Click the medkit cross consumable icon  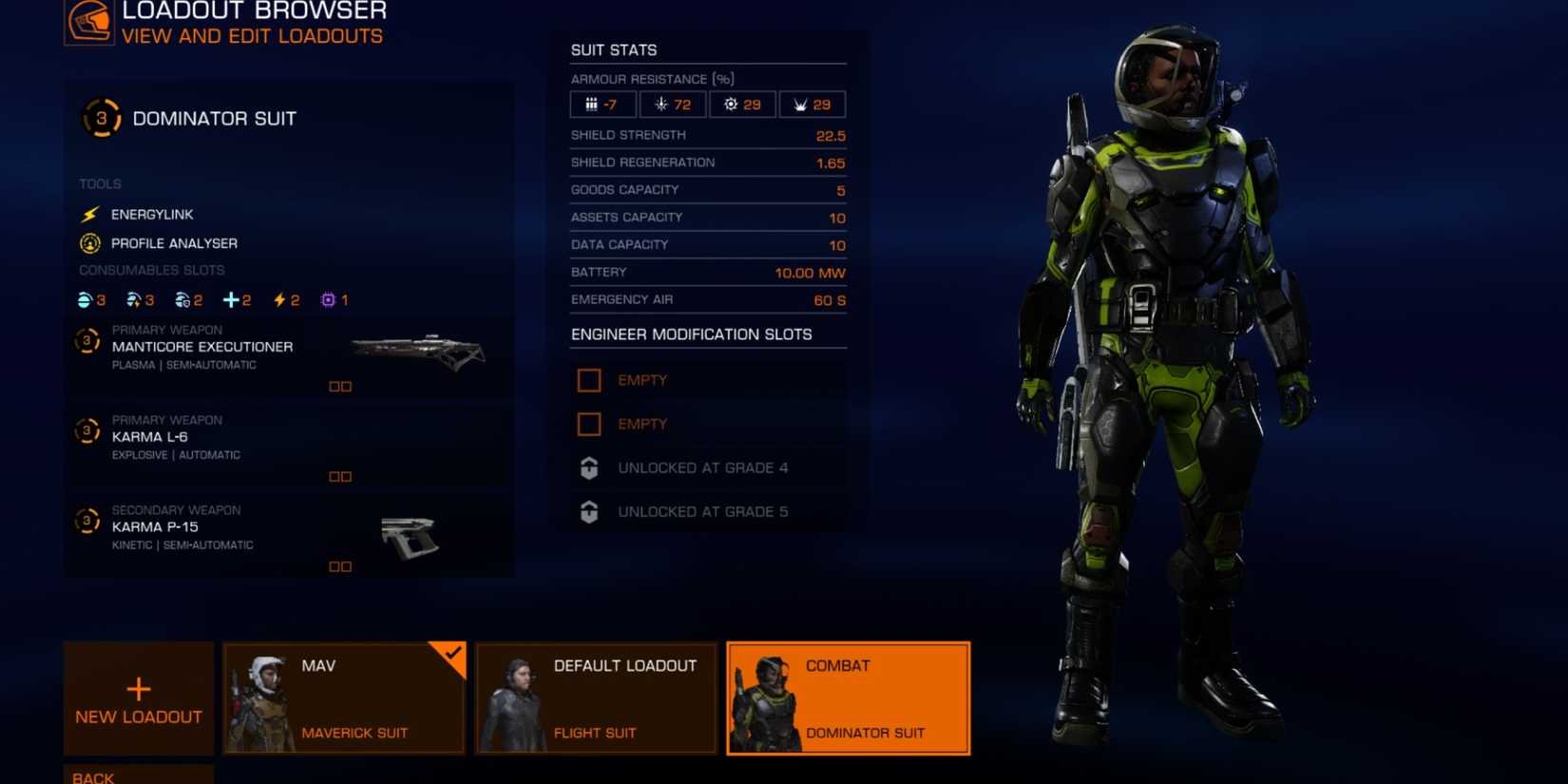click(x=229, y=299)
